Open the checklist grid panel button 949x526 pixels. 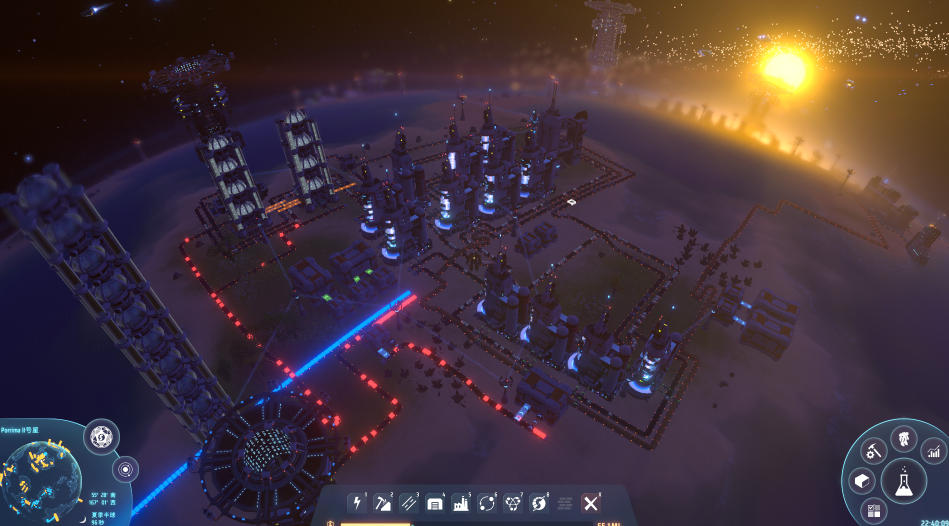pos(874,511)
